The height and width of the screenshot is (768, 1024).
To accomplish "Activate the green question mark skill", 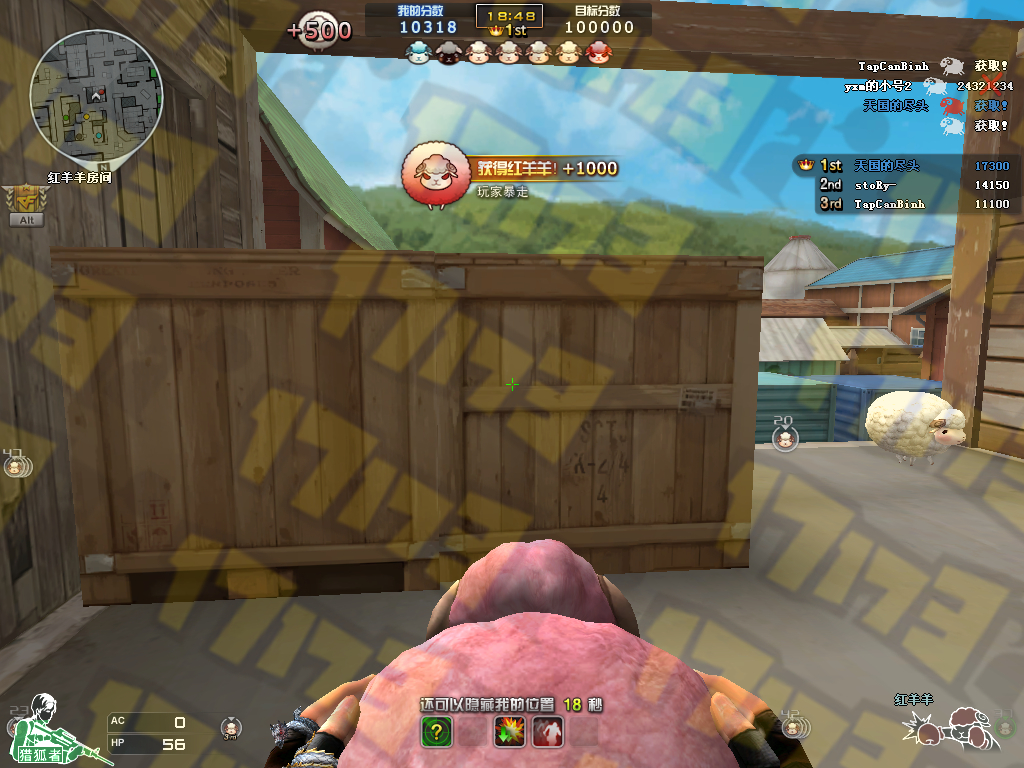I will click(x=436, y=732).
